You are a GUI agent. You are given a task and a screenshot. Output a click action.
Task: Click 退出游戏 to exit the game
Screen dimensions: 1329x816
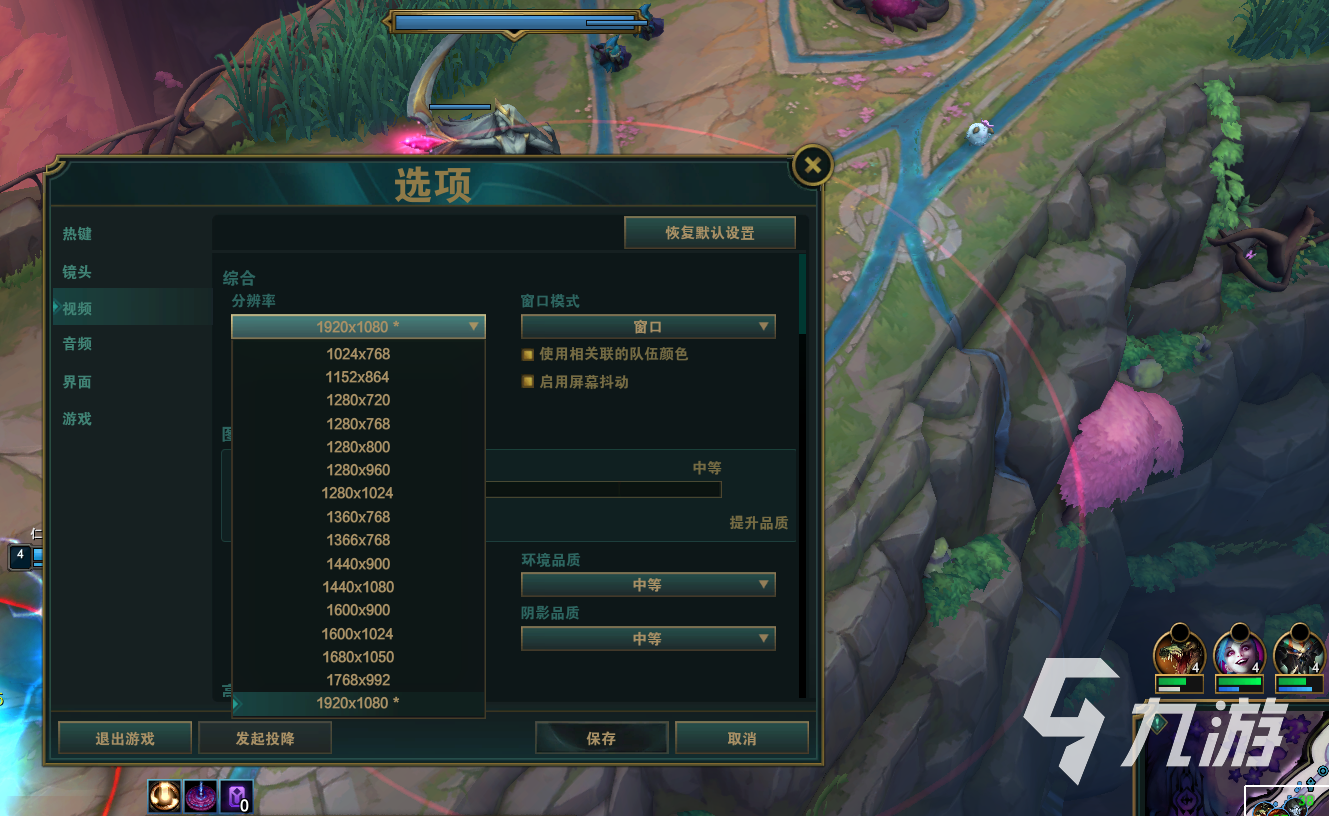pyautogui.click(x=125, y=739)
